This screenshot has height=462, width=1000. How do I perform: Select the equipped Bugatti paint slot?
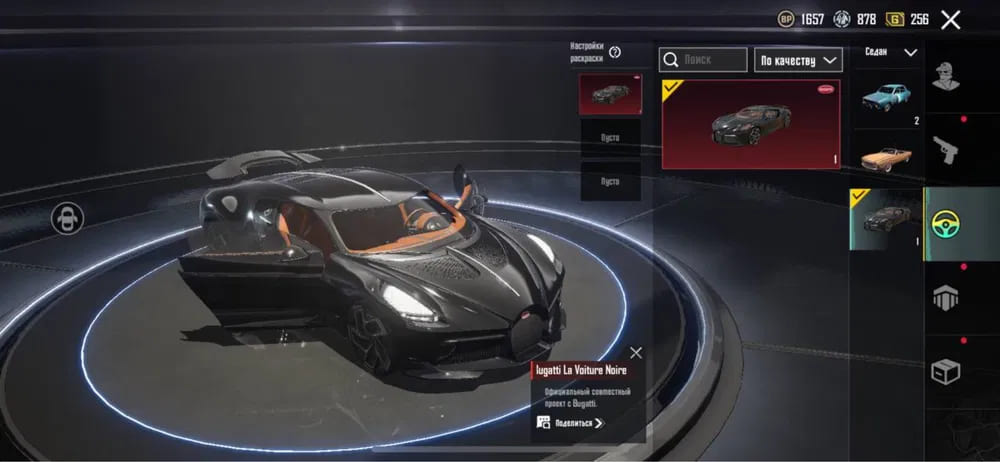pos(610,93)
